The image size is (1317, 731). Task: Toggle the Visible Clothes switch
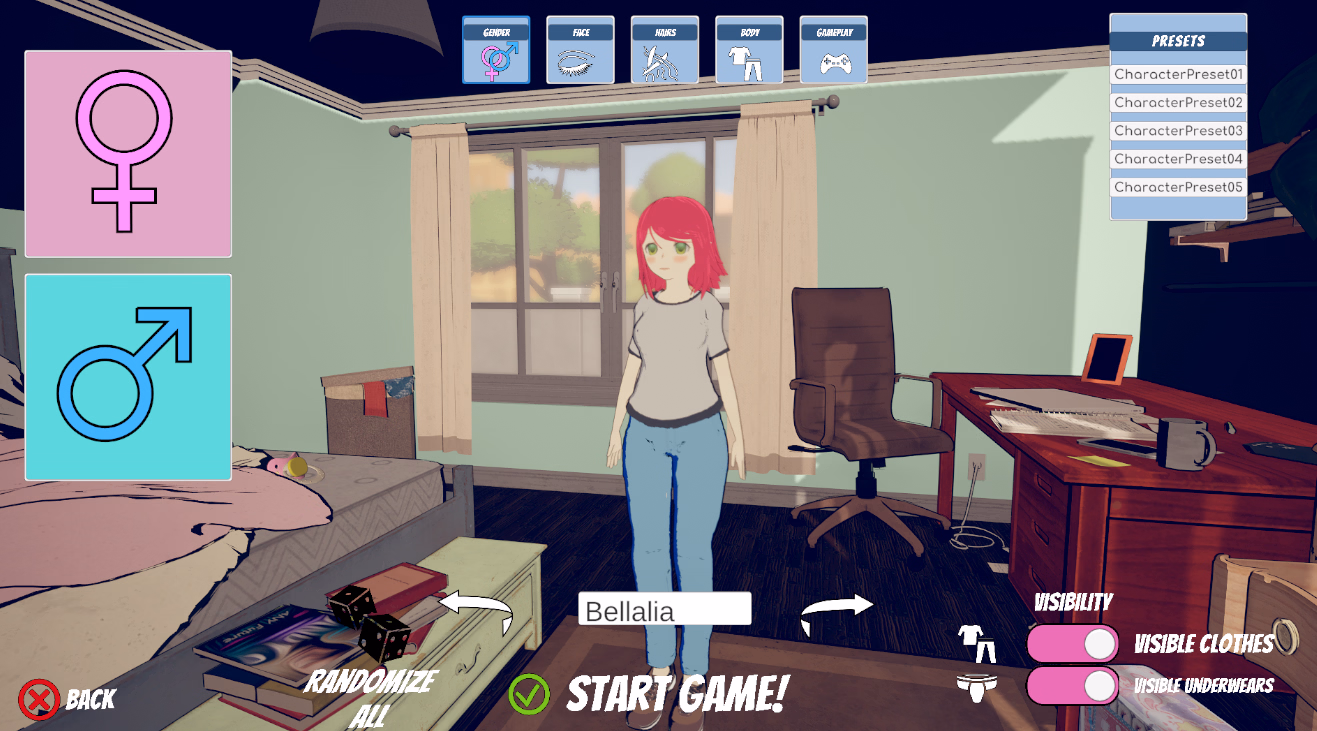(x=1072, y=644)
